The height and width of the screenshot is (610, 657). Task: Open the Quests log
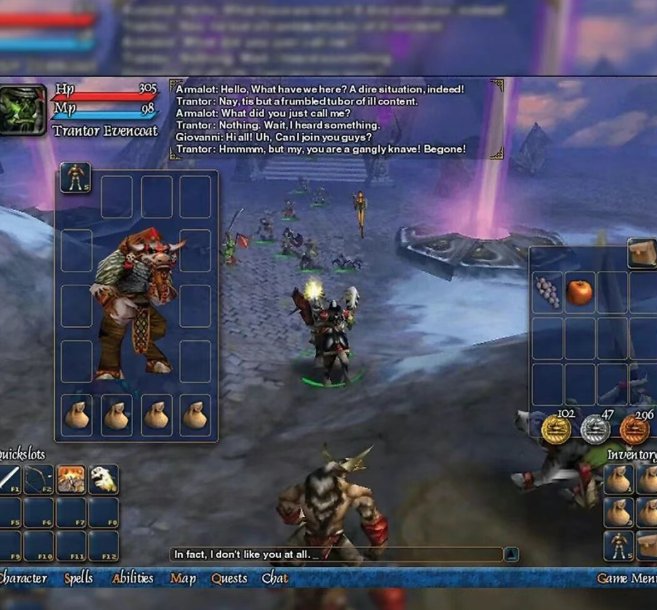click(229, 578)
